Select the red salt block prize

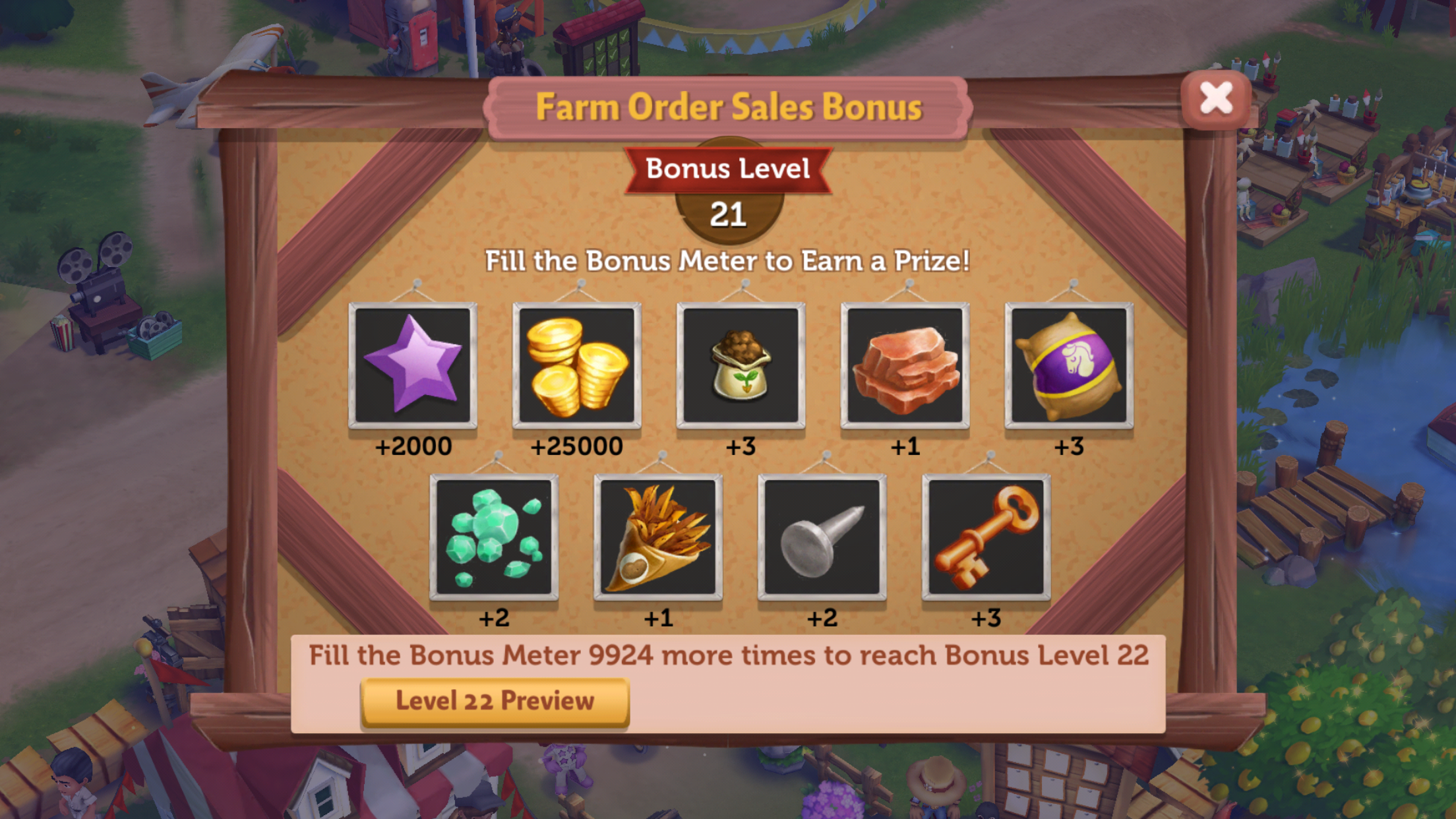click(x=905, y=365)
